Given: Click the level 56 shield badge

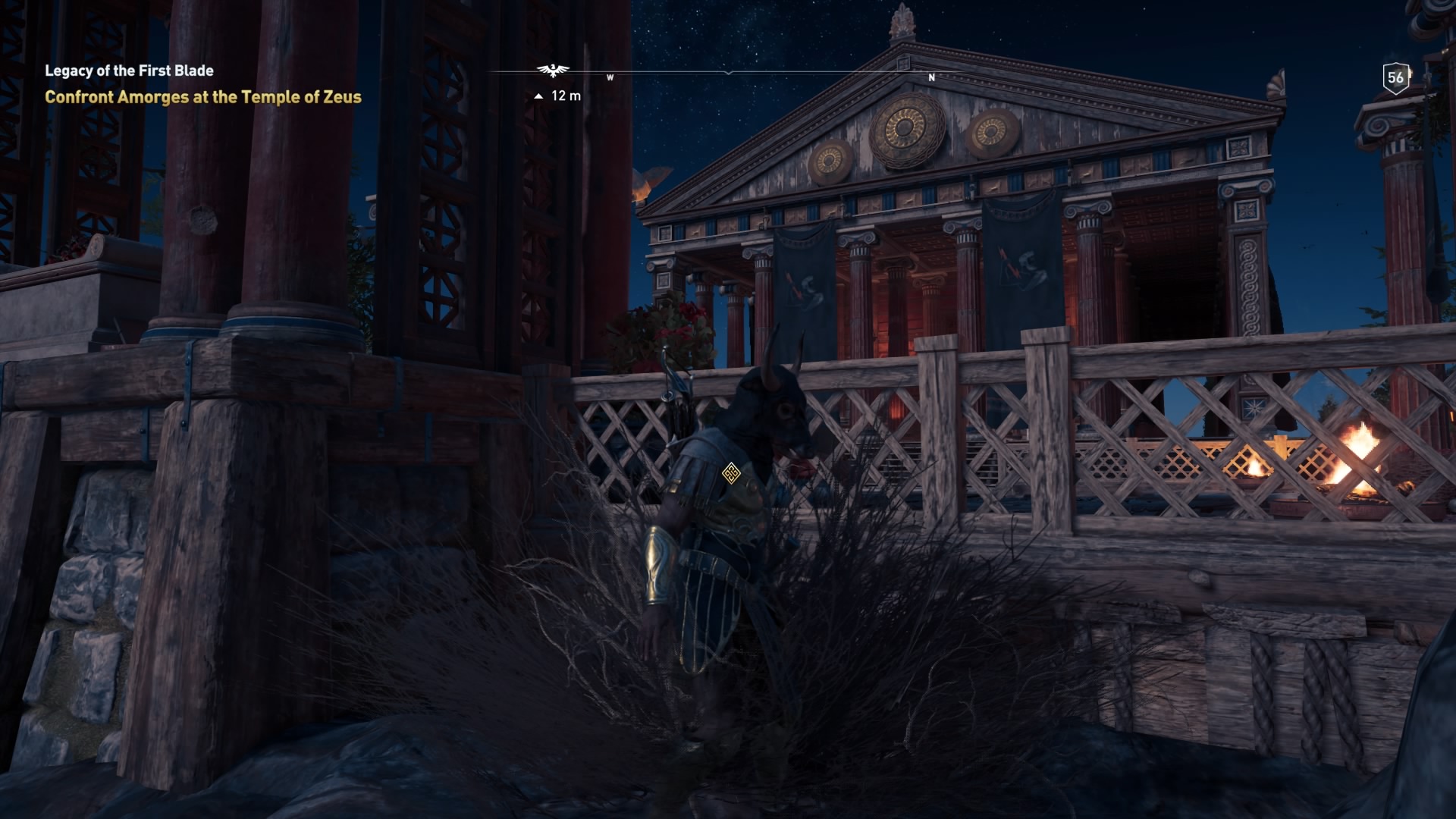Looking at the screenshot, I should click(x=1395, y=77).
